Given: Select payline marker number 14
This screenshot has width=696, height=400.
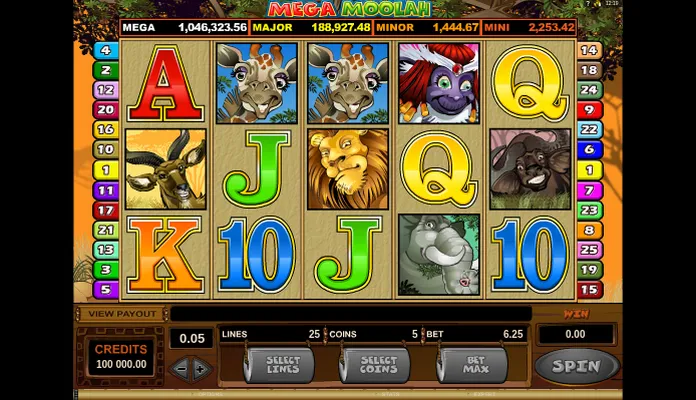Looking at the screenshot, I should tap(590, 50).
